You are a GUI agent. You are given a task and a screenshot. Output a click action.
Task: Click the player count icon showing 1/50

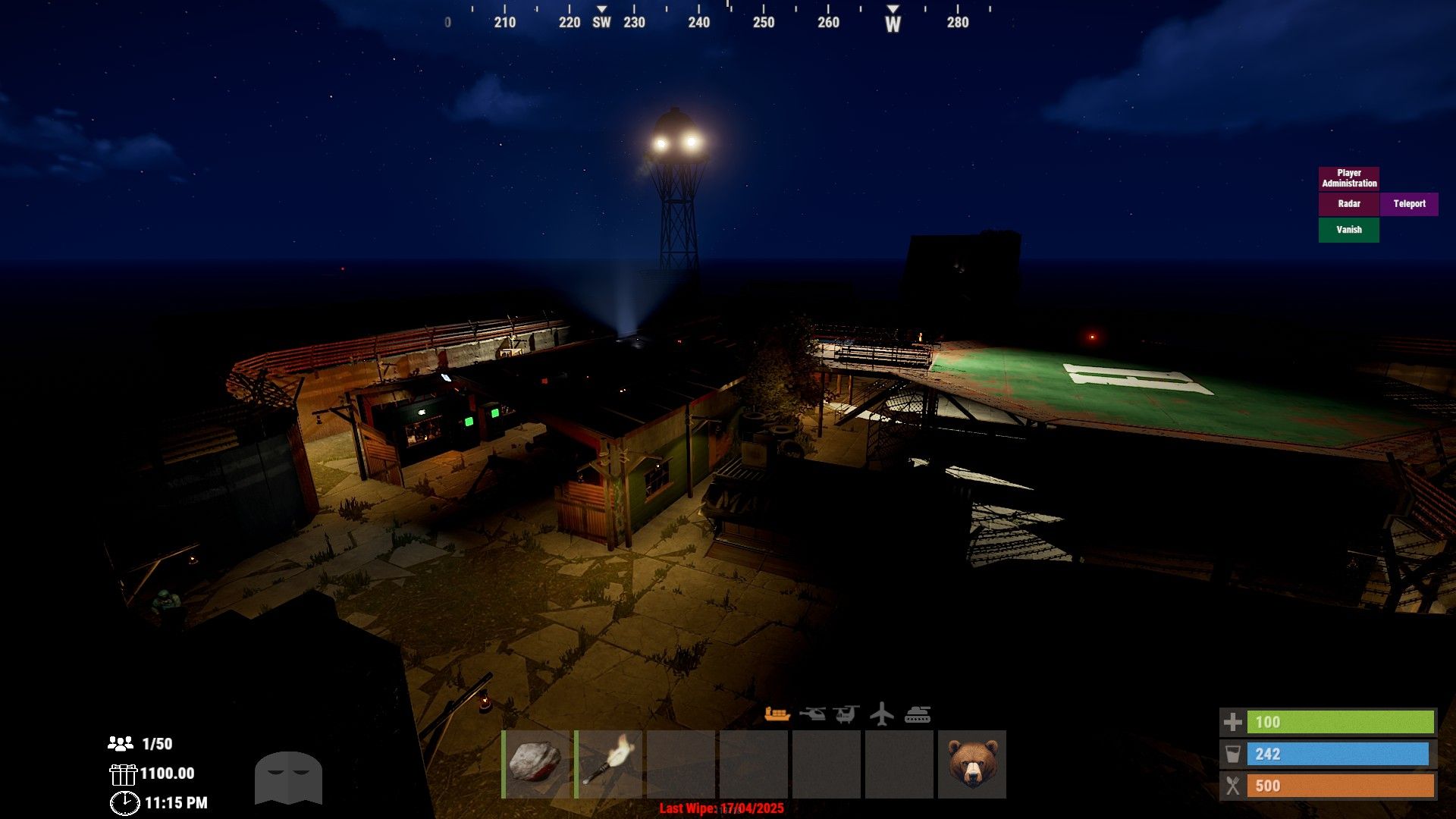pyautogui.click(x=121, y=744)
